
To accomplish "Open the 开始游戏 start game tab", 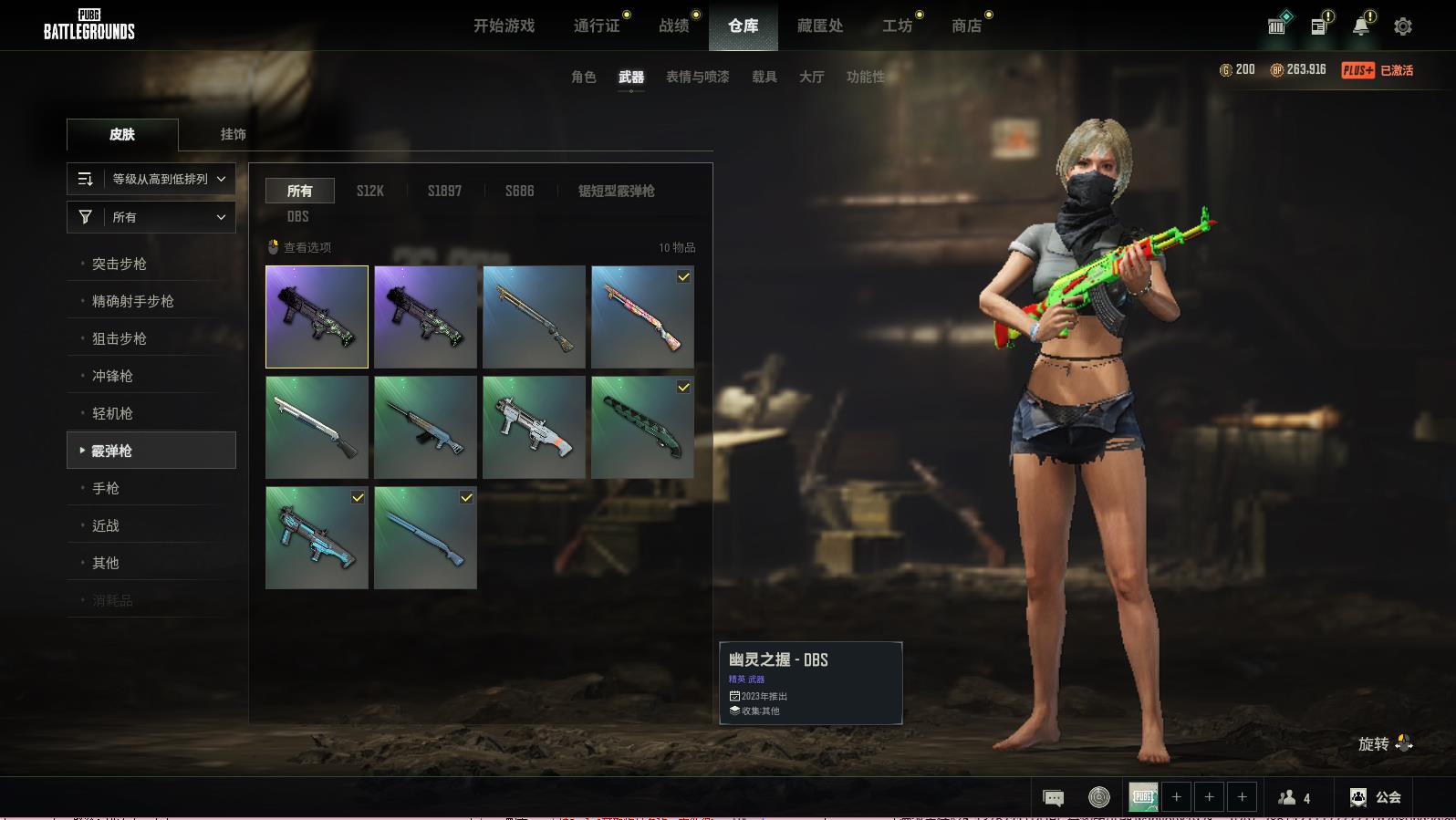I will (x=504, y=26).
